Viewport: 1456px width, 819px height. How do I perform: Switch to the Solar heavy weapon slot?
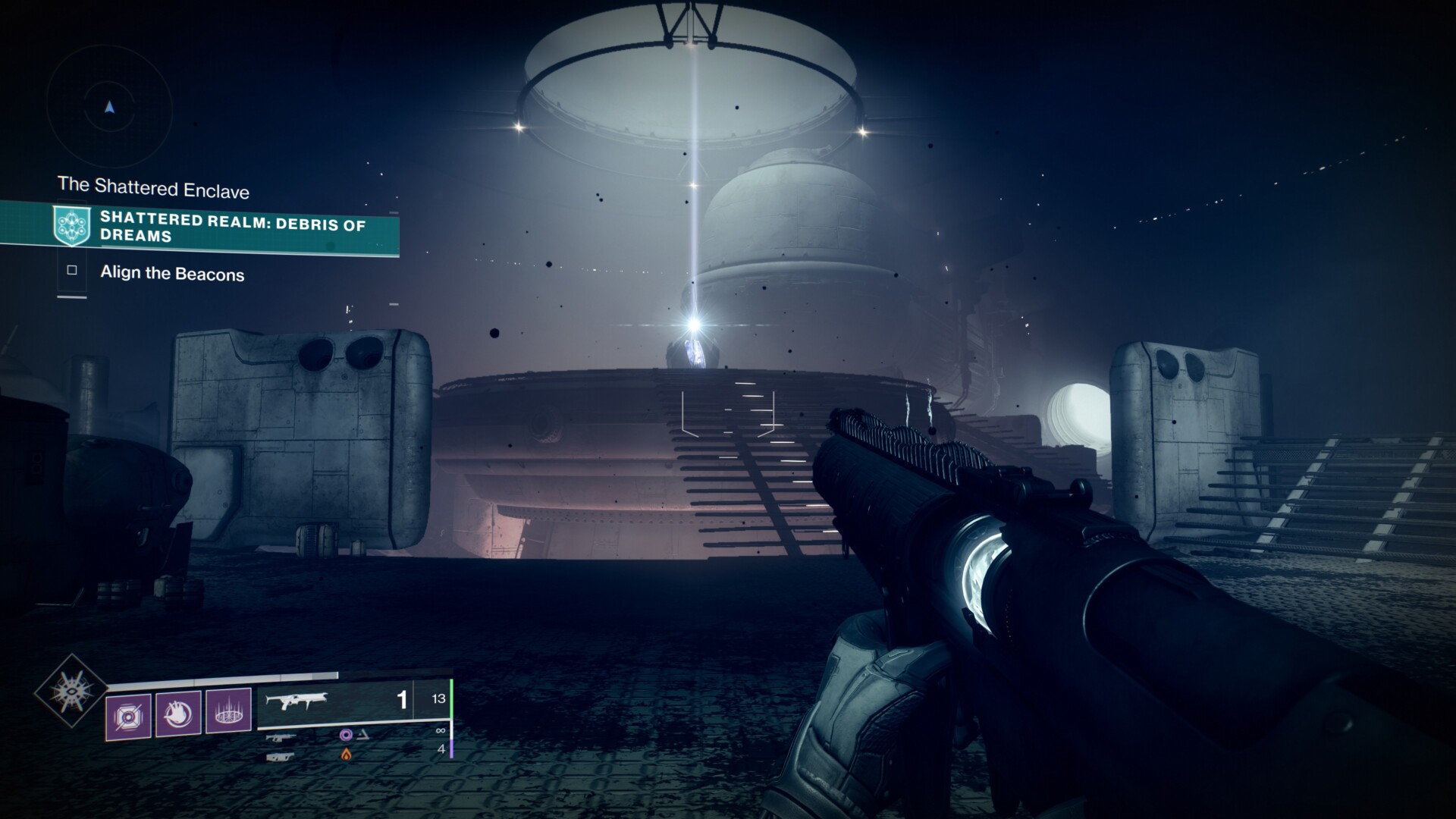(x=281, y=756)
